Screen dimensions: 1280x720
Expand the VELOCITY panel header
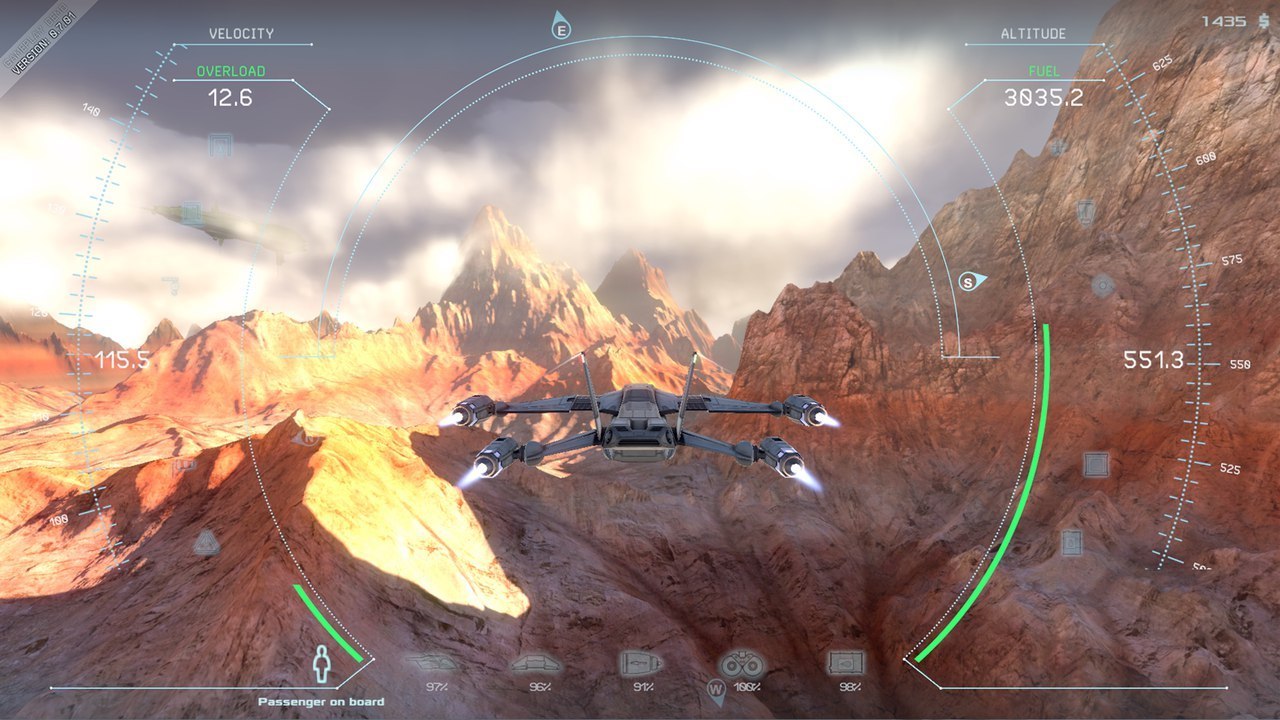tap(242, 32)
